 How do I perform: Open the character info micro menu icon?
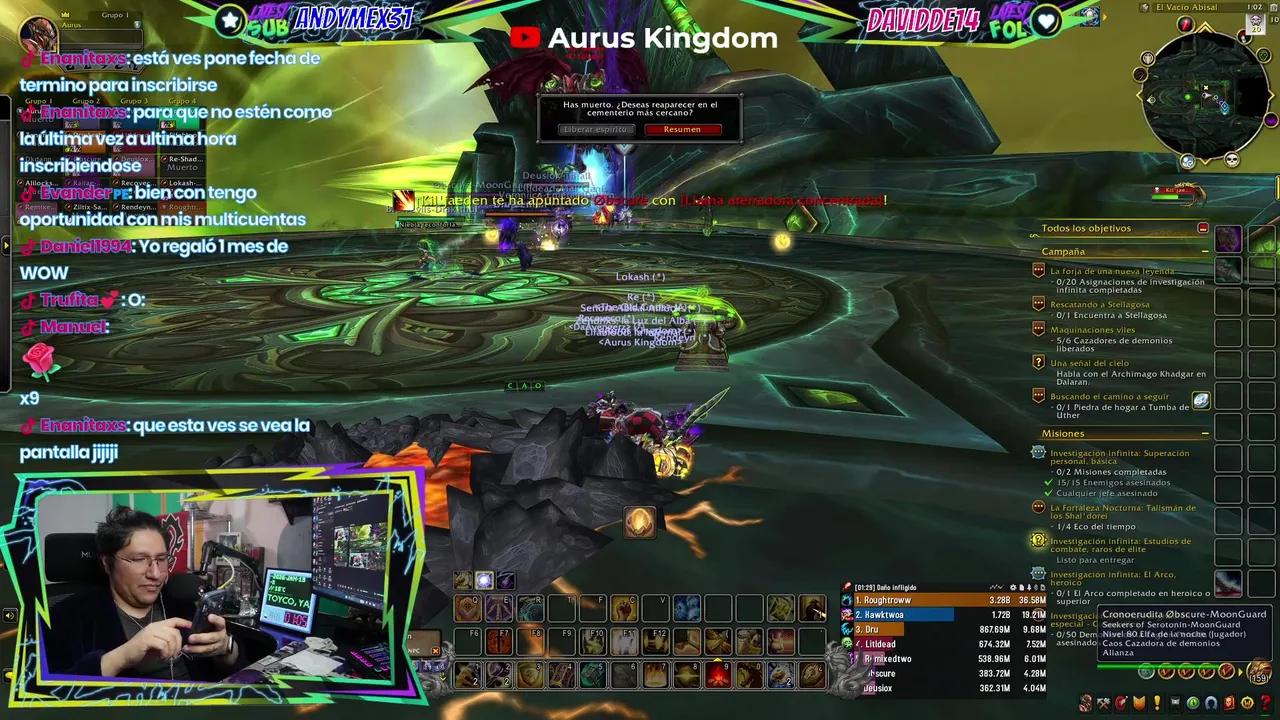pyautogui.click(x=1085, y=702)
